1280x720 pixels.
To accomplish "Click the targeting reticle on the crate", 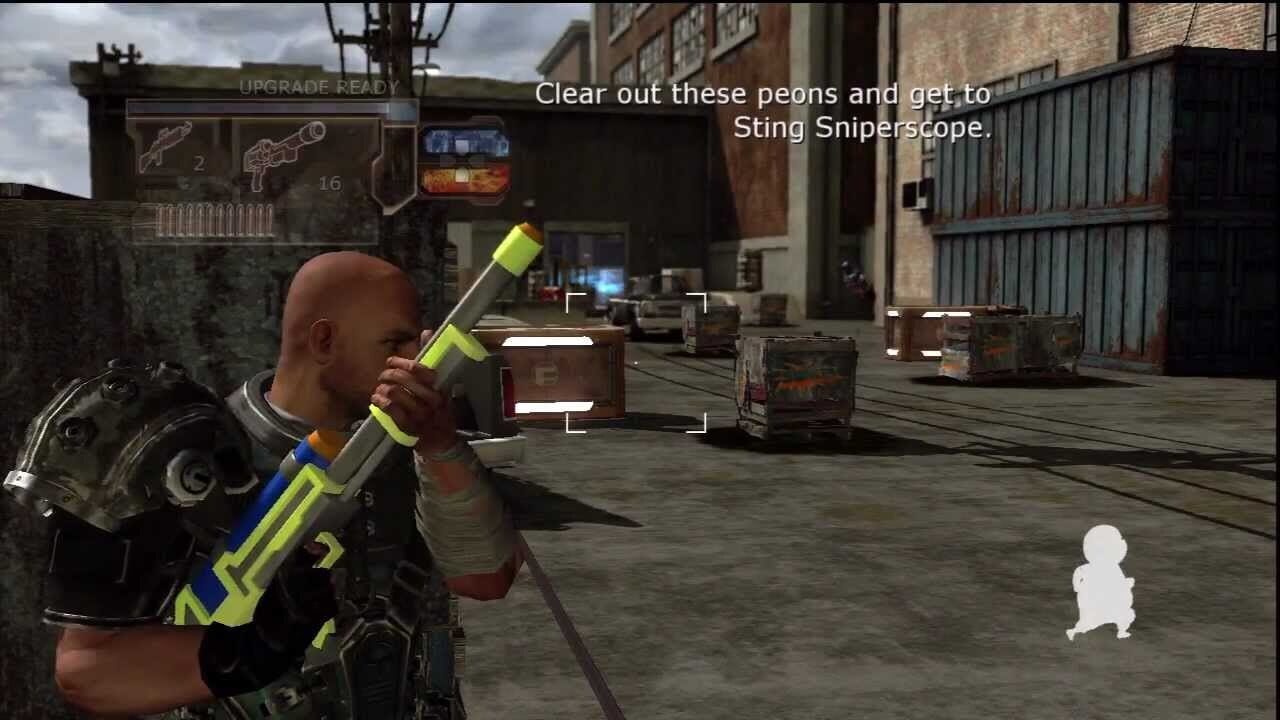I will coord(638,365).
